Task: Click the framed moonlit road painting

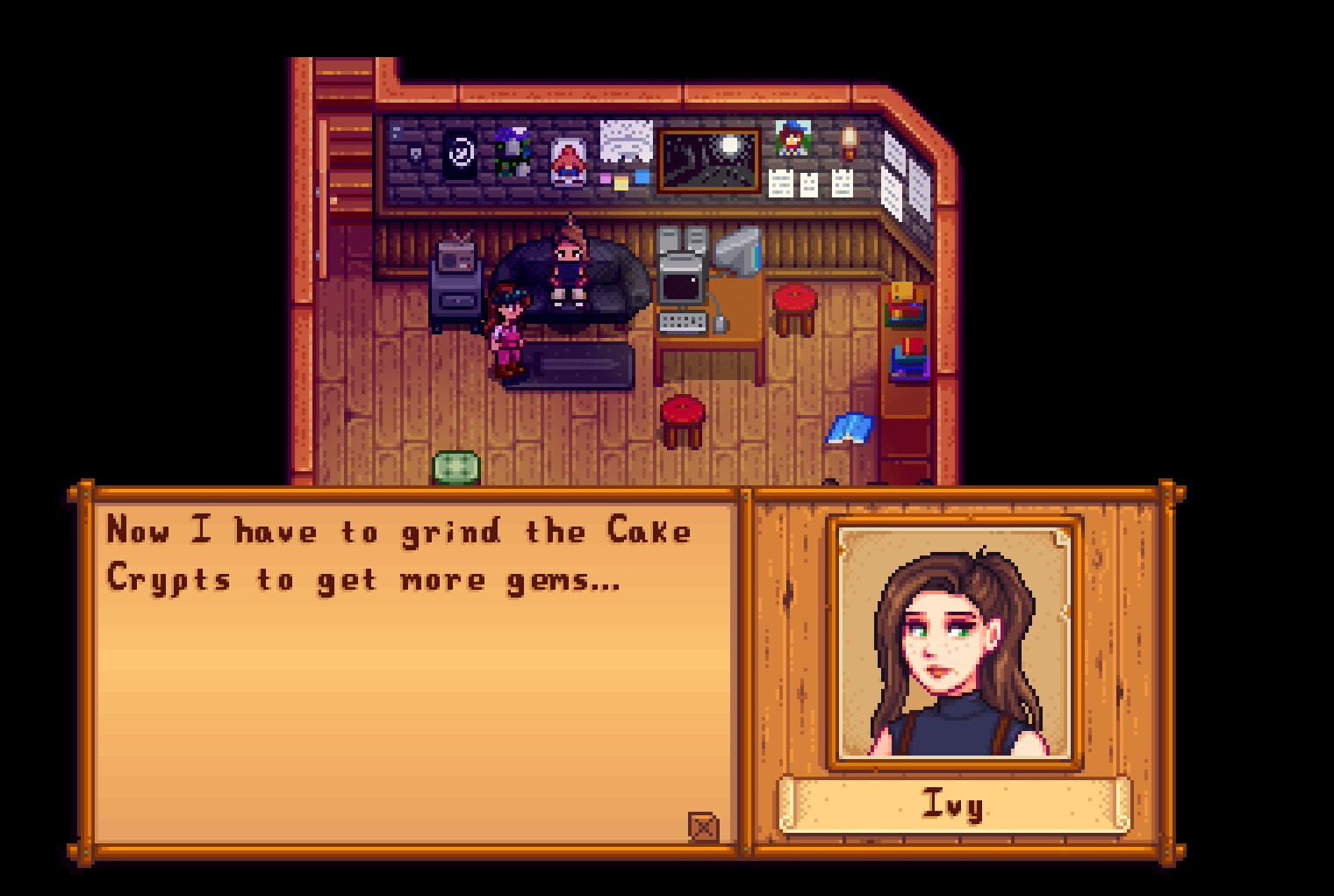Action: coord(709,159)
